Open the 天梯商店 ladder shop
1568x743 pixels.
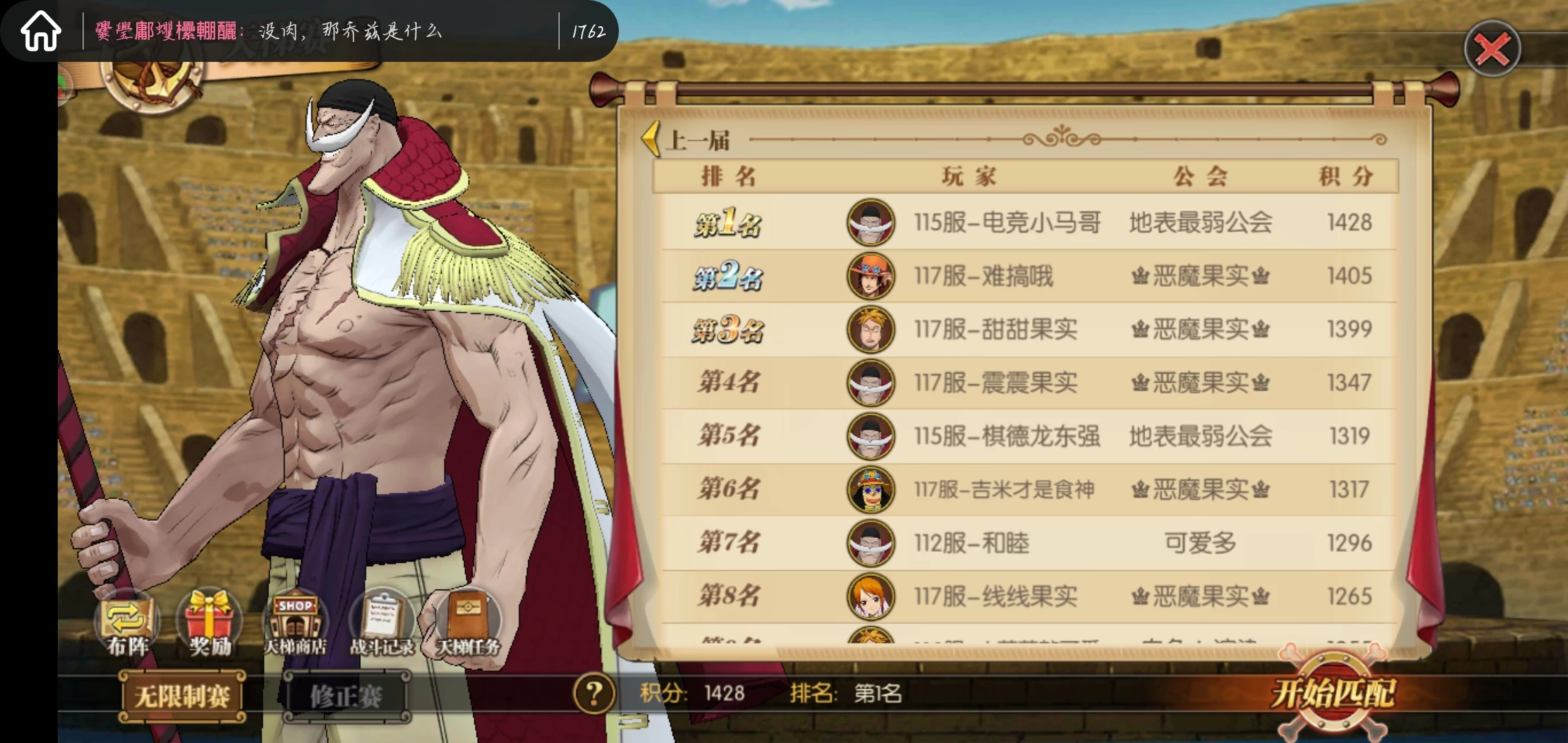(x=295, y=623)
